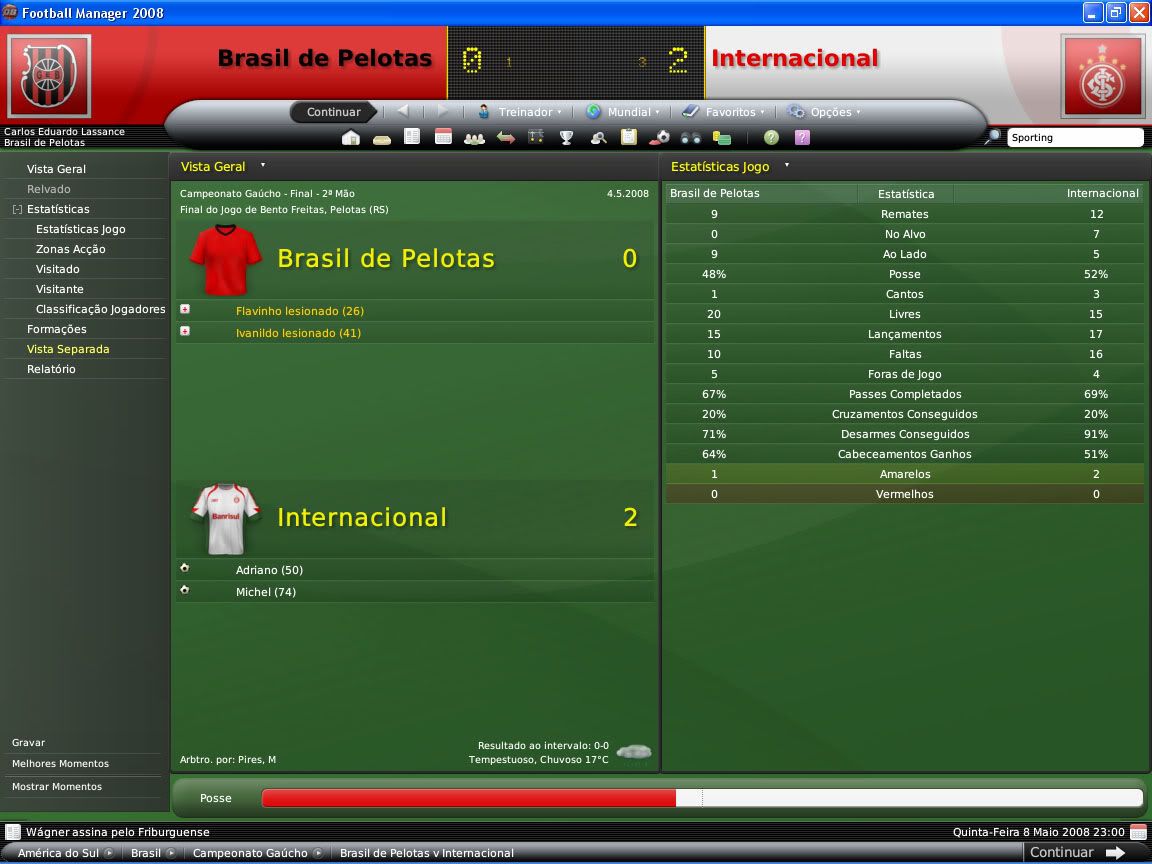Screen dimensions: 1152x864
Task: Open the Vista Geral panel dropdown
Action: (x=263, y=166)
